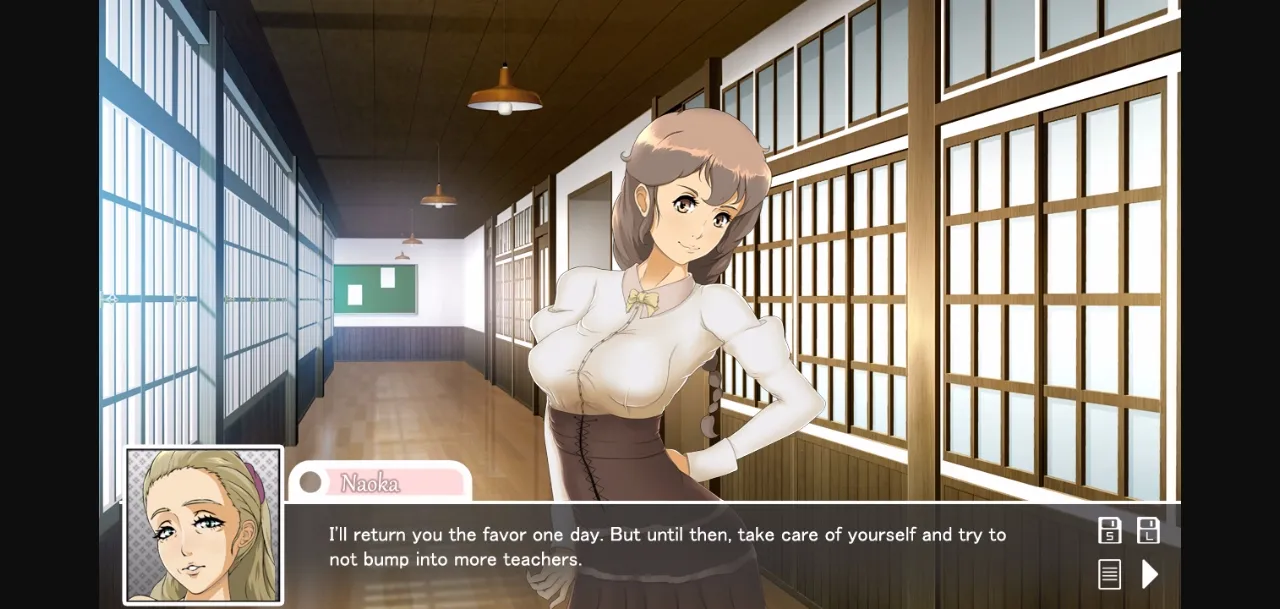Show the dialogue log page icon
The width and height of the screenshot is (1280, 609).
pos(1109,574)
